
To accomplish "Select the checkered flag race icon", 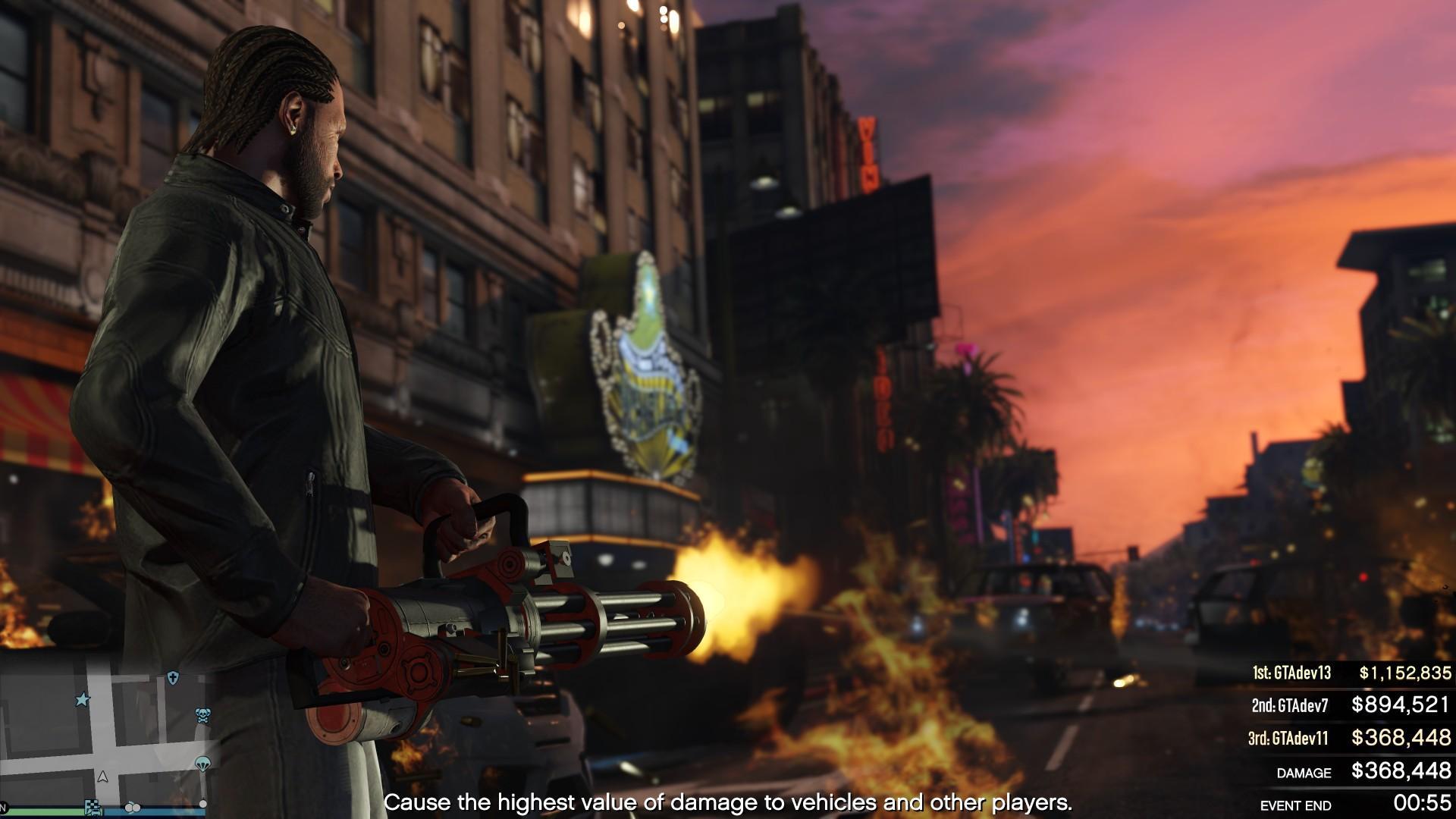I will click(x=93, y=808).
